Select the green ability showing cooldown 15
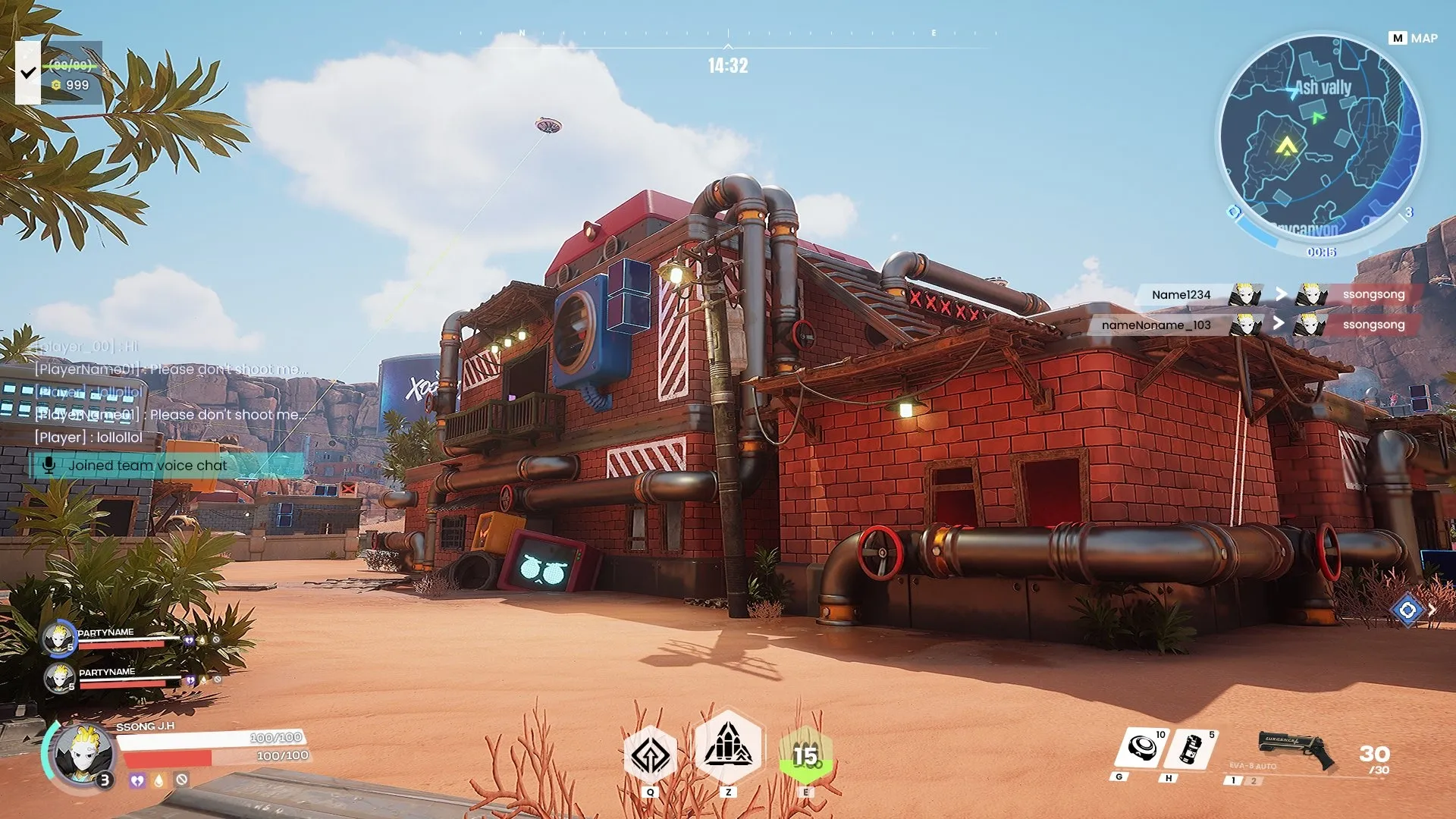 coord(805,755)
